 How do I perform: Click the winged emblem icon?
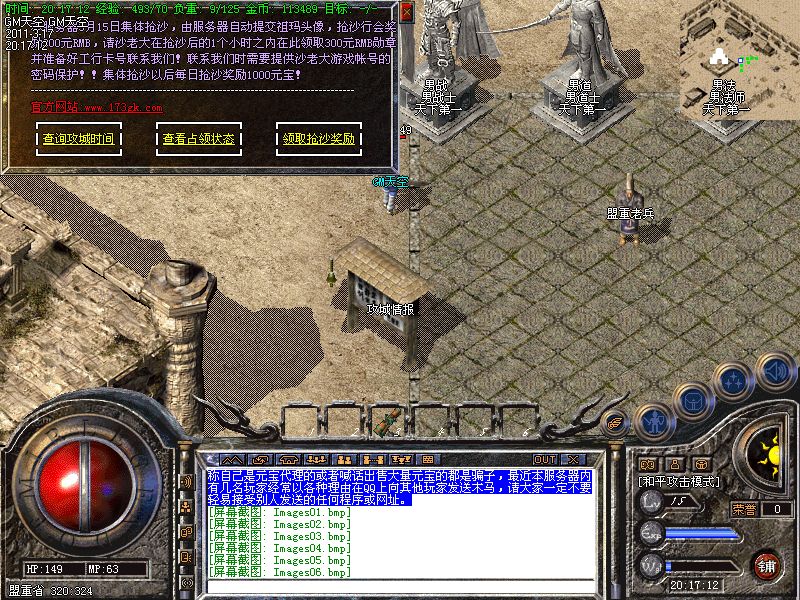[x=617, y=422]
